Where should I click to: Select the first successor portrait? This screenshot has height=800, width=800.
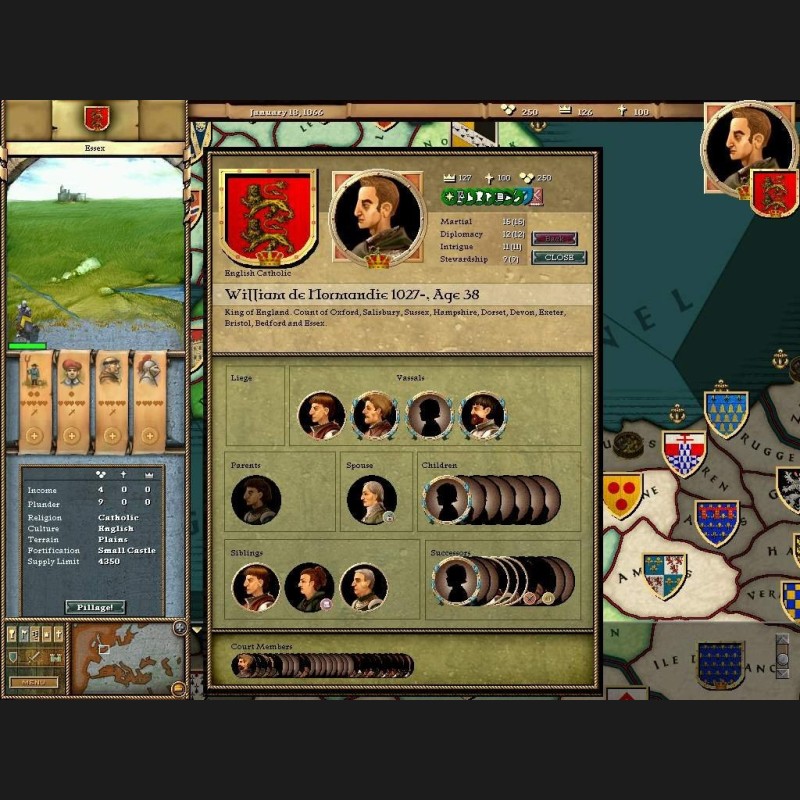point(457,581)
